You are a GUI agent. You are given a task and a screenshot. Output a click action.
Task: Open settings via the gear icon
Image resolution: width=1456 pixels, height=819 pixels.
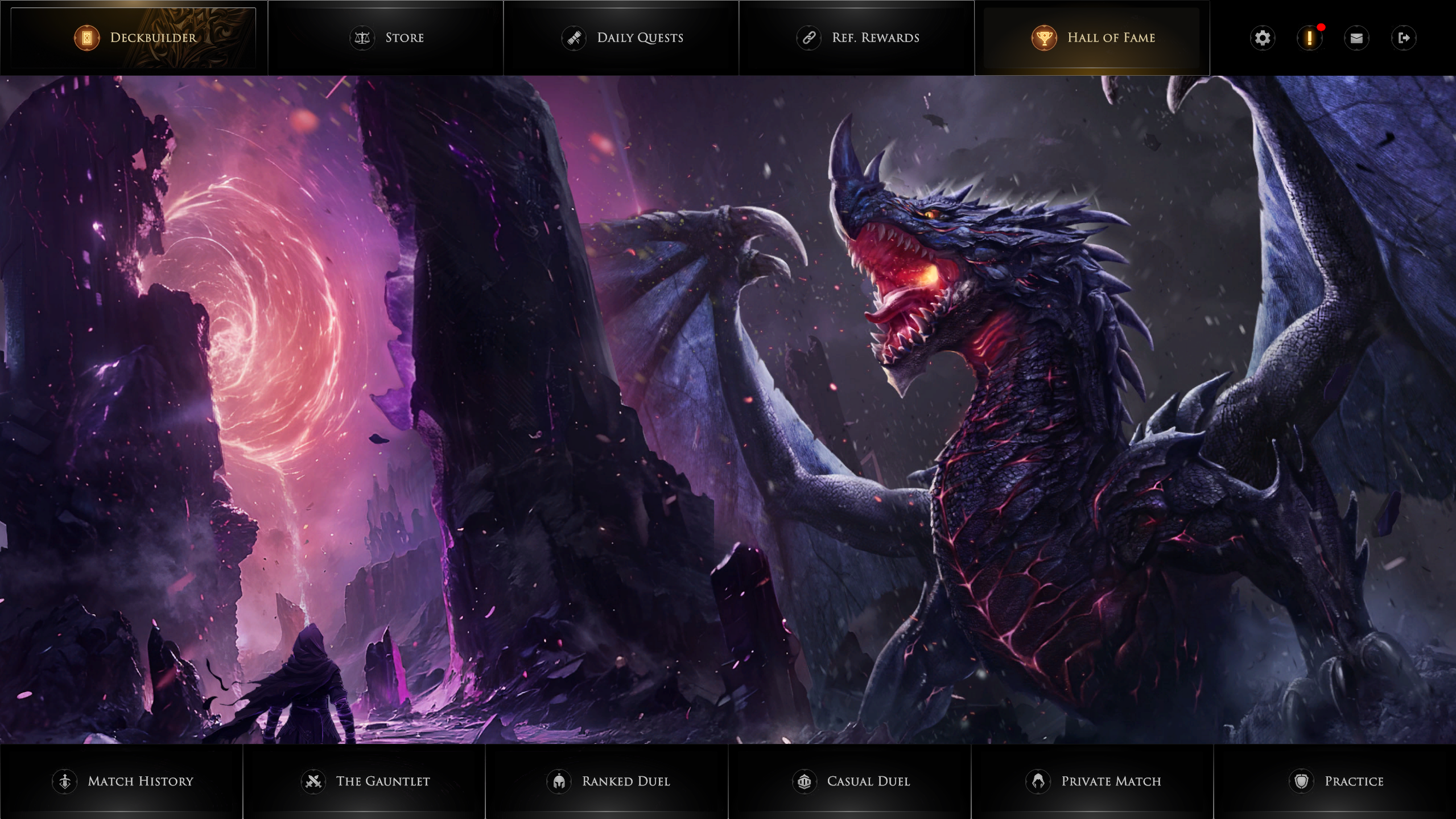pyautogui.click(x=1263, y=38)
